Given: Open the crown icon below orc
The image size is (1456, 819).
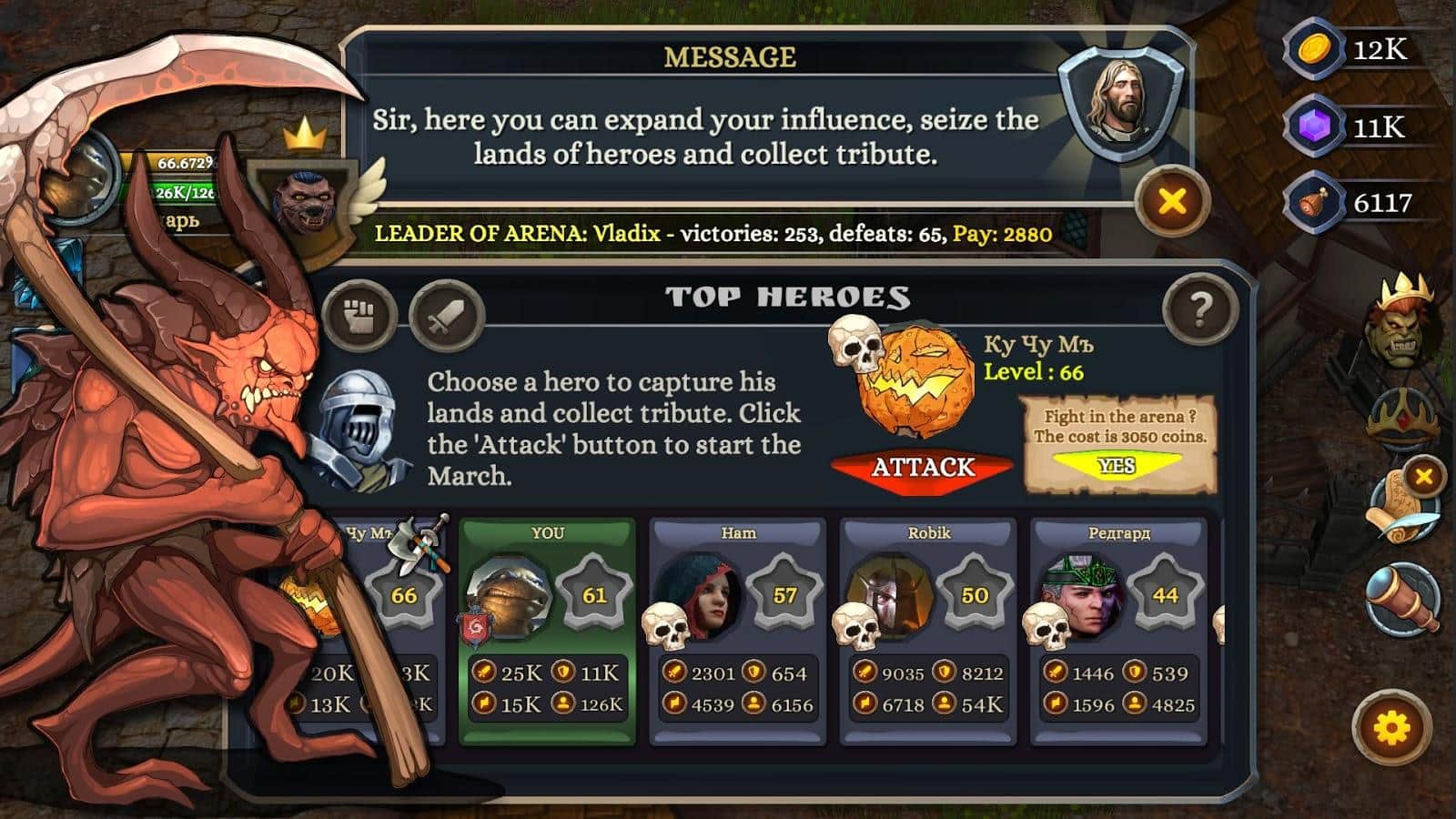Looking at the screenshot, I should pos(1404,419).
